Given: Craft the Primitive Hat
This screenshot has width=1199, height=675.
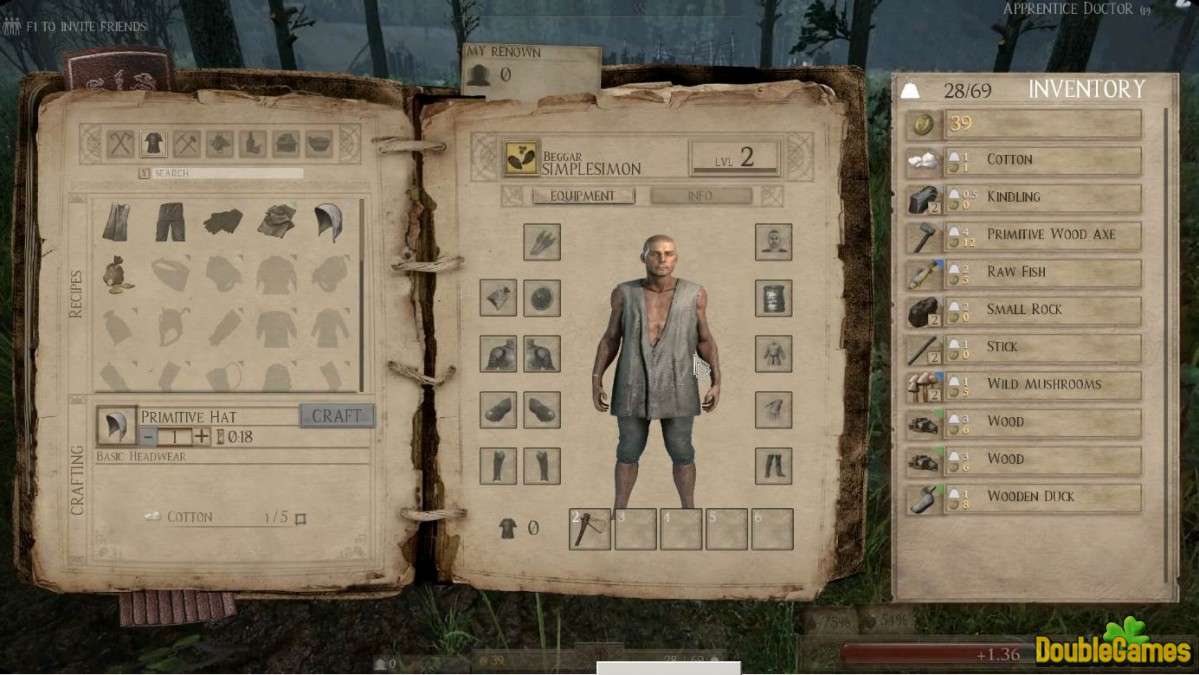Looking at the screenshot, I should (337, 416).
